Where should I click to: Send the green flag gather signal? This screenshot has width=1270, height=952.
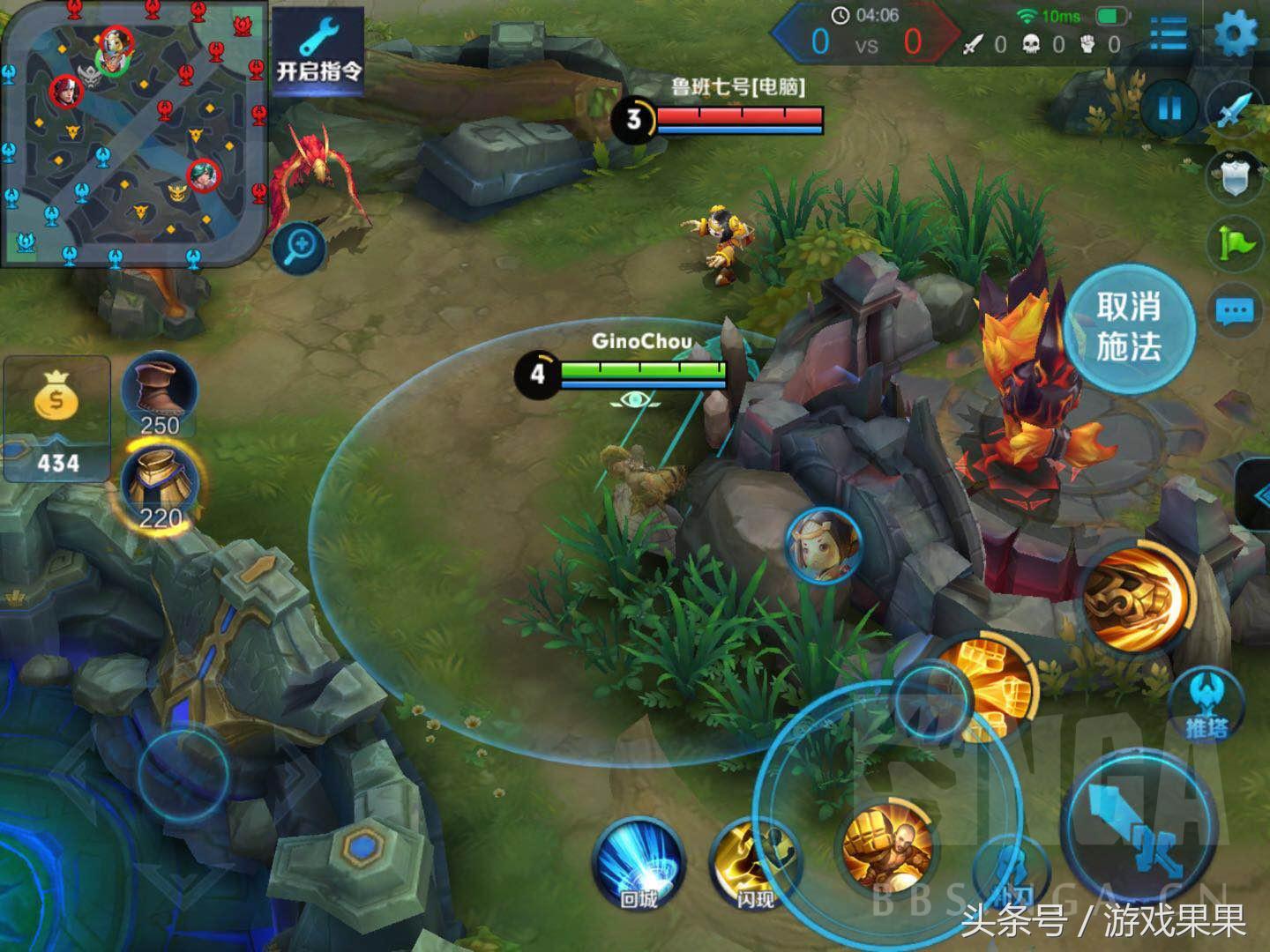1235,242
